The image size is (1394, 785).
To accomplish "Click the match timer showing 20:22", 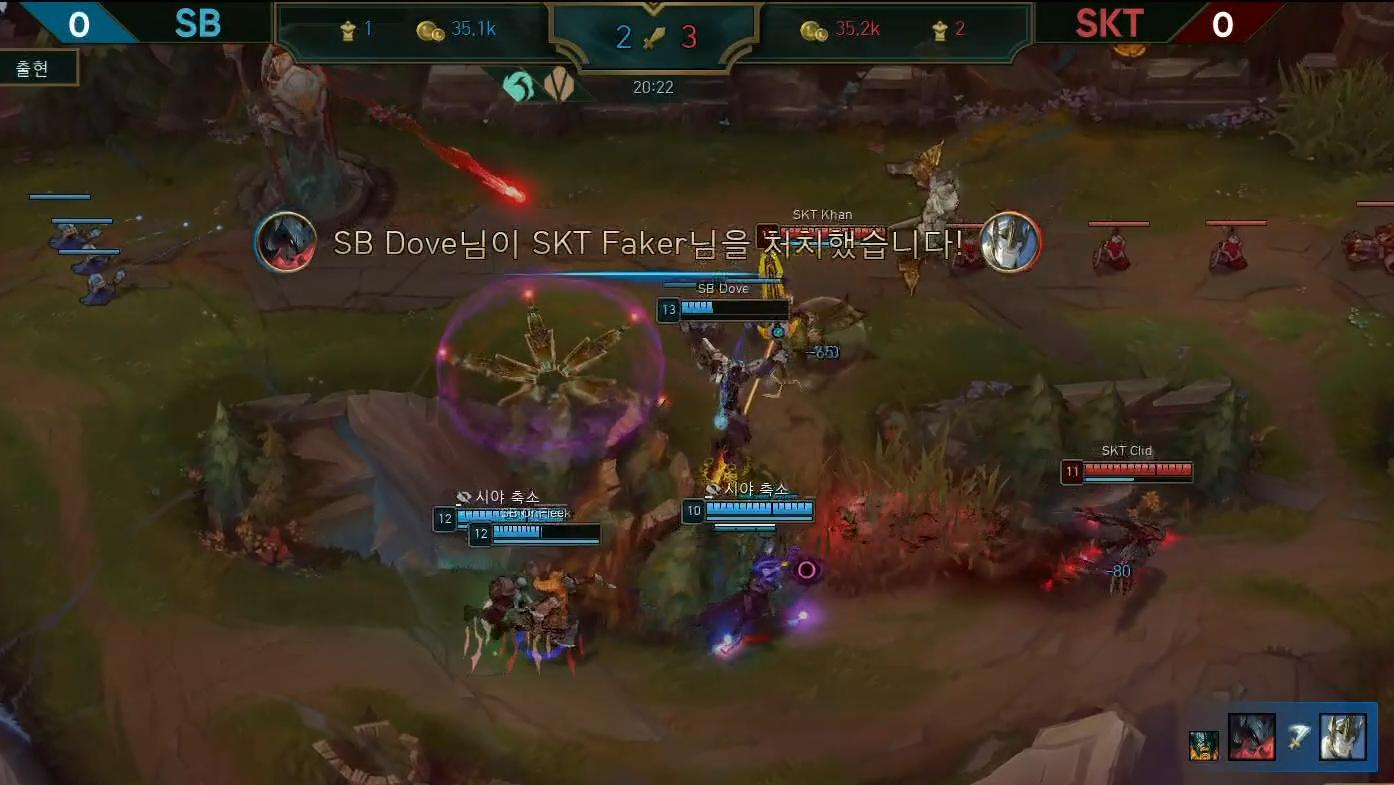I will pos(655,86).
